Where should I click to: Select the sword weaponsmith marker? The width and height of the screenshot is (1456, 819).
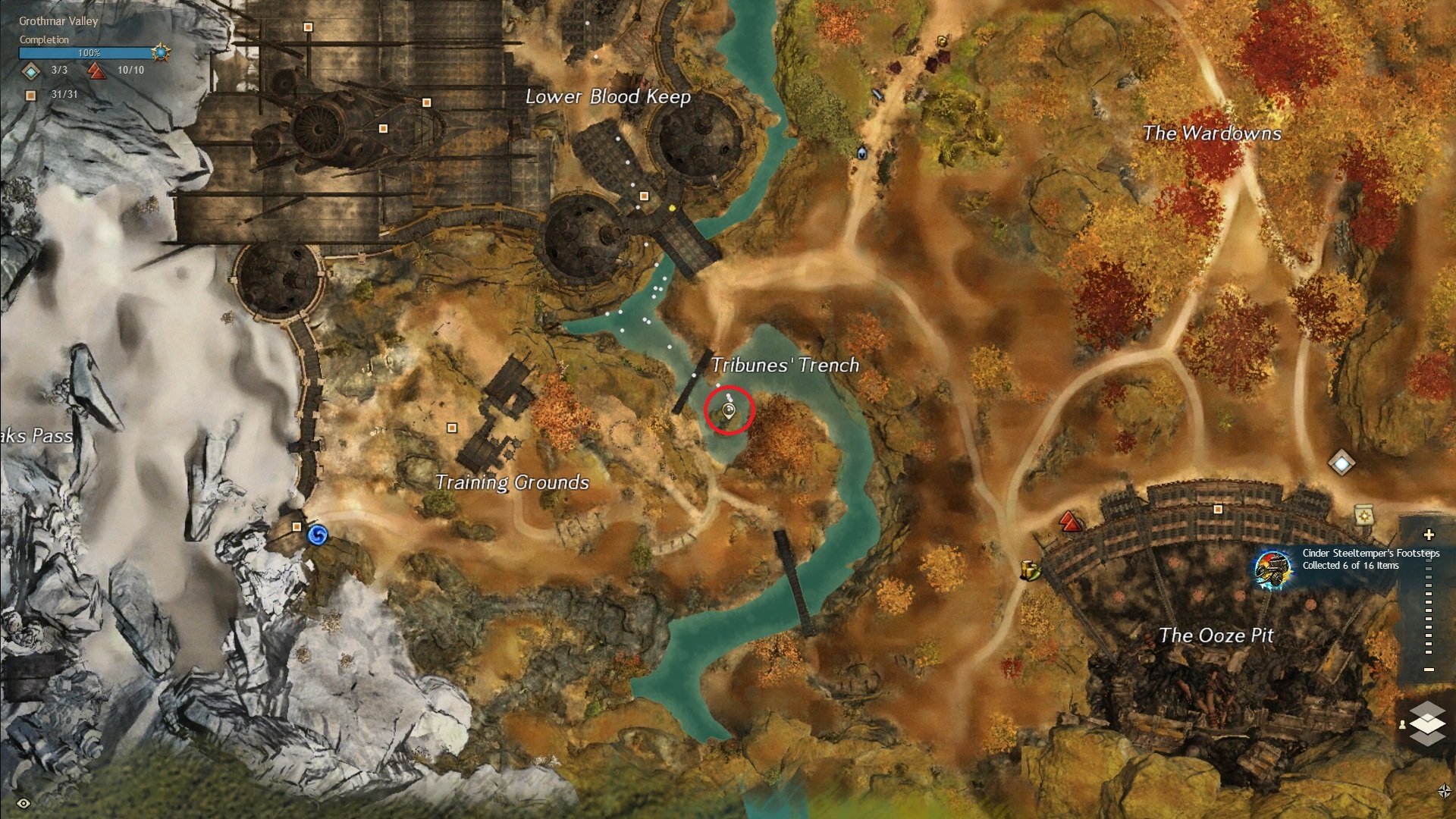(x=878, y=95)
